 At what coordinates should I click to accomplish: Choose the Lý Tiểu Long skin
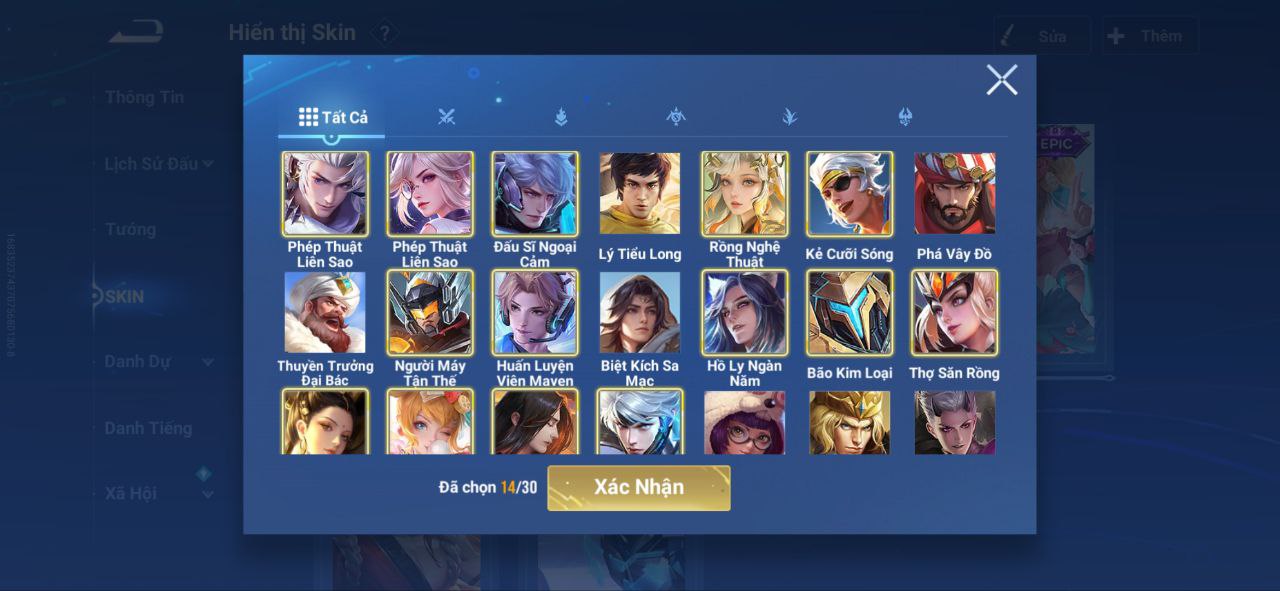[x=640, y=194]
